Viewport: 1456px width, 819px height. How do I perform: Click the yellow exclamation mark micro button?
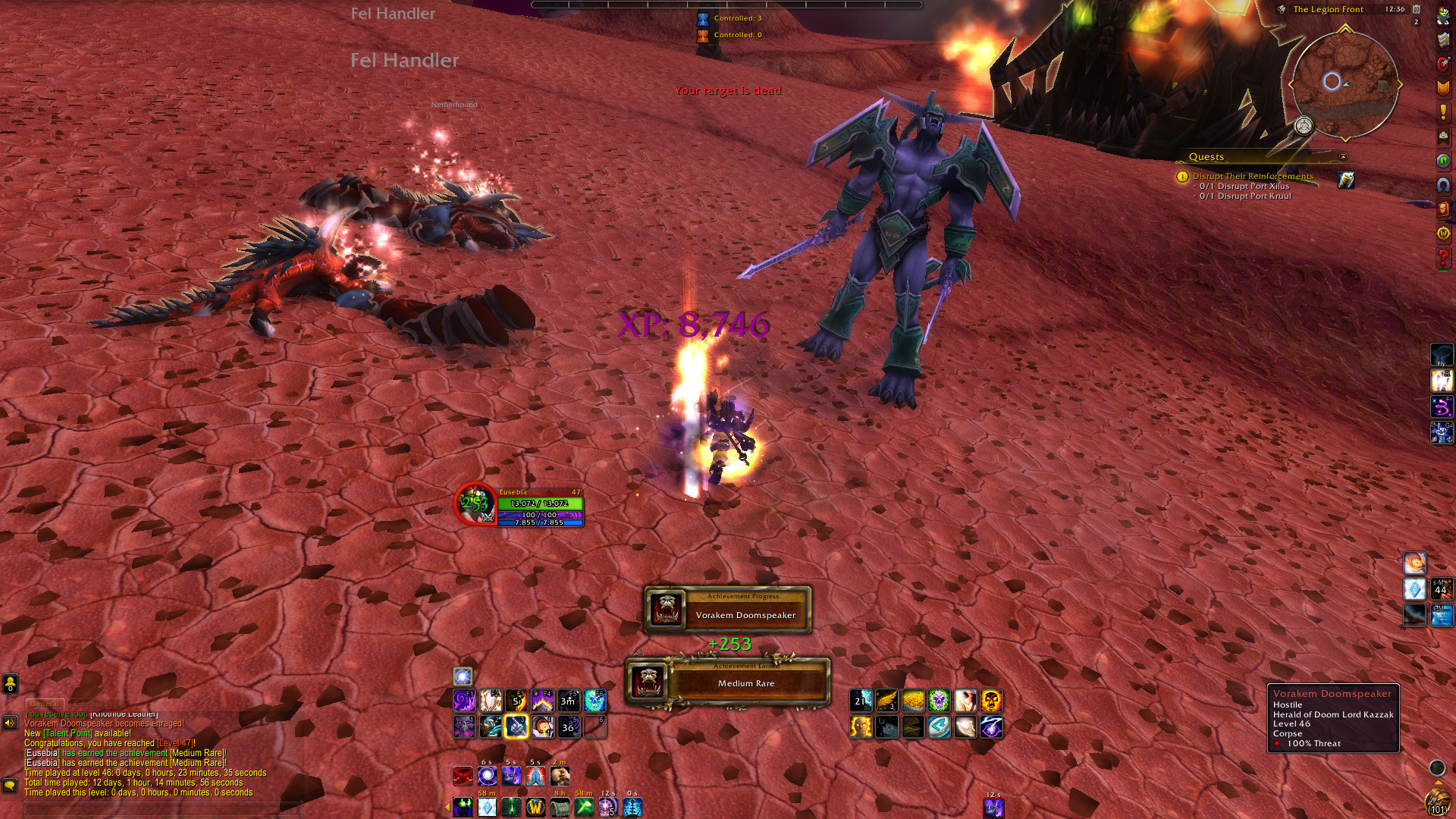1443,112
